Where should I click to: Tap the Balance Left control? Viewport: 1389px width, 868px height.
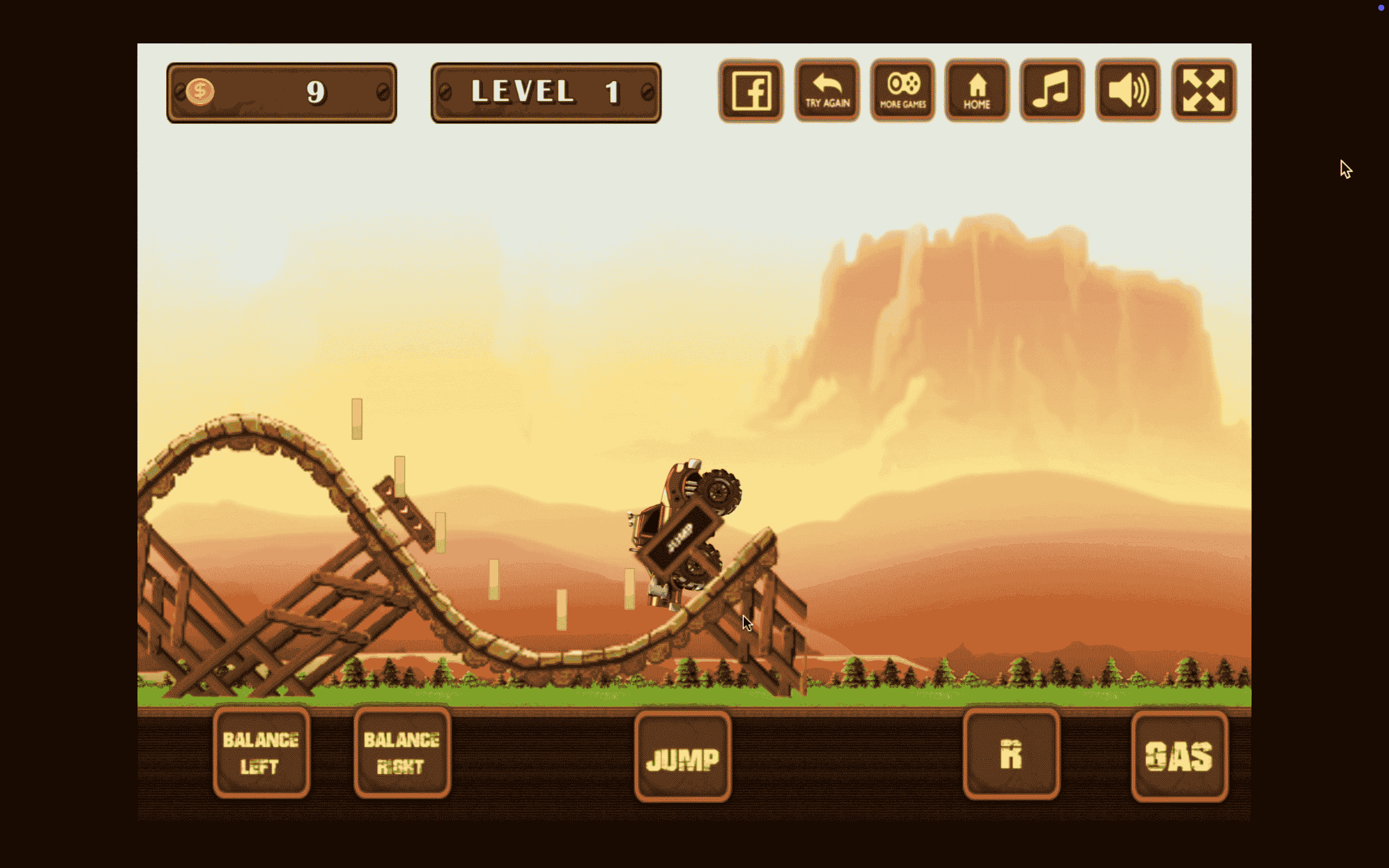[261, 753]
